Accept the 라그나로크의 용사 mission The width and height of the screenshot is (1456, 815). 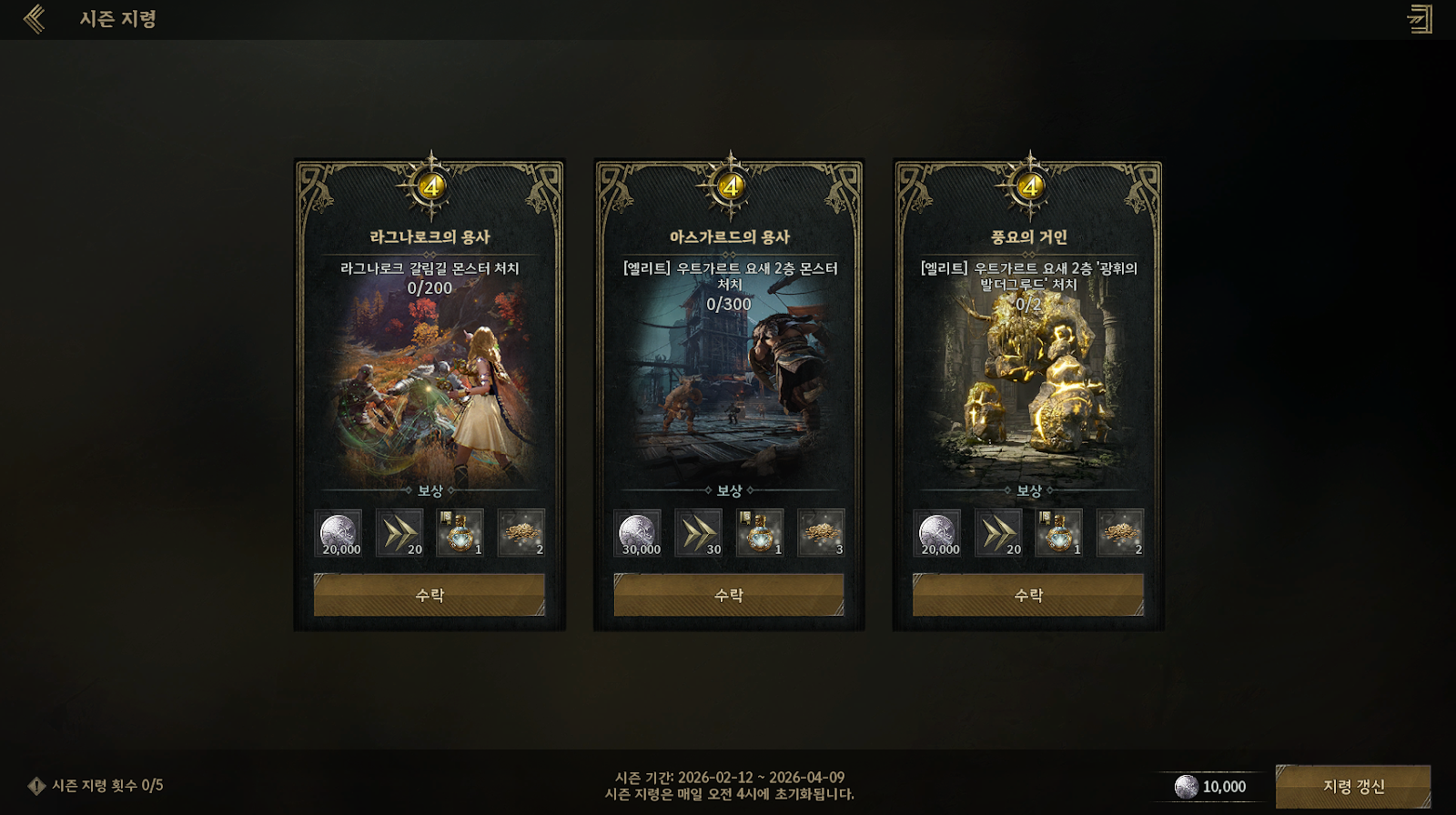430,595
